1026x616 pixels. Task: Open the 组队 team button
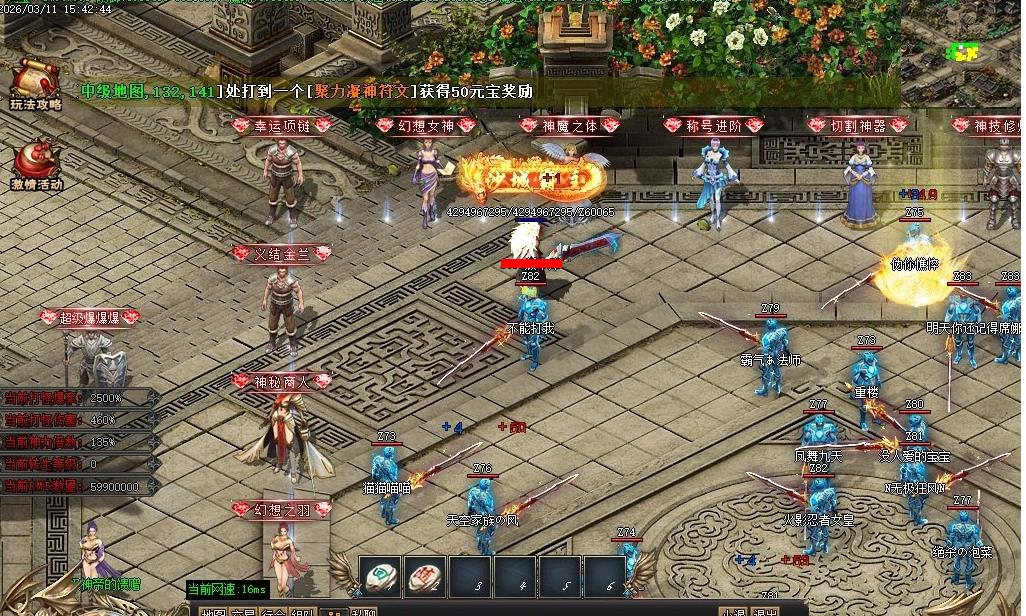303,612
